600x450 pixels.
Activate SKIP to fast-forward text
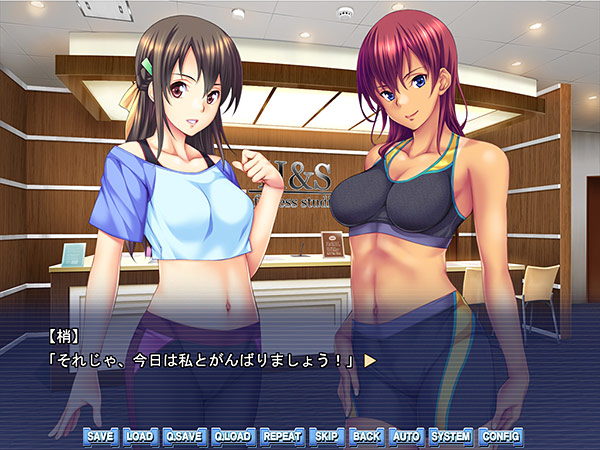326,437
